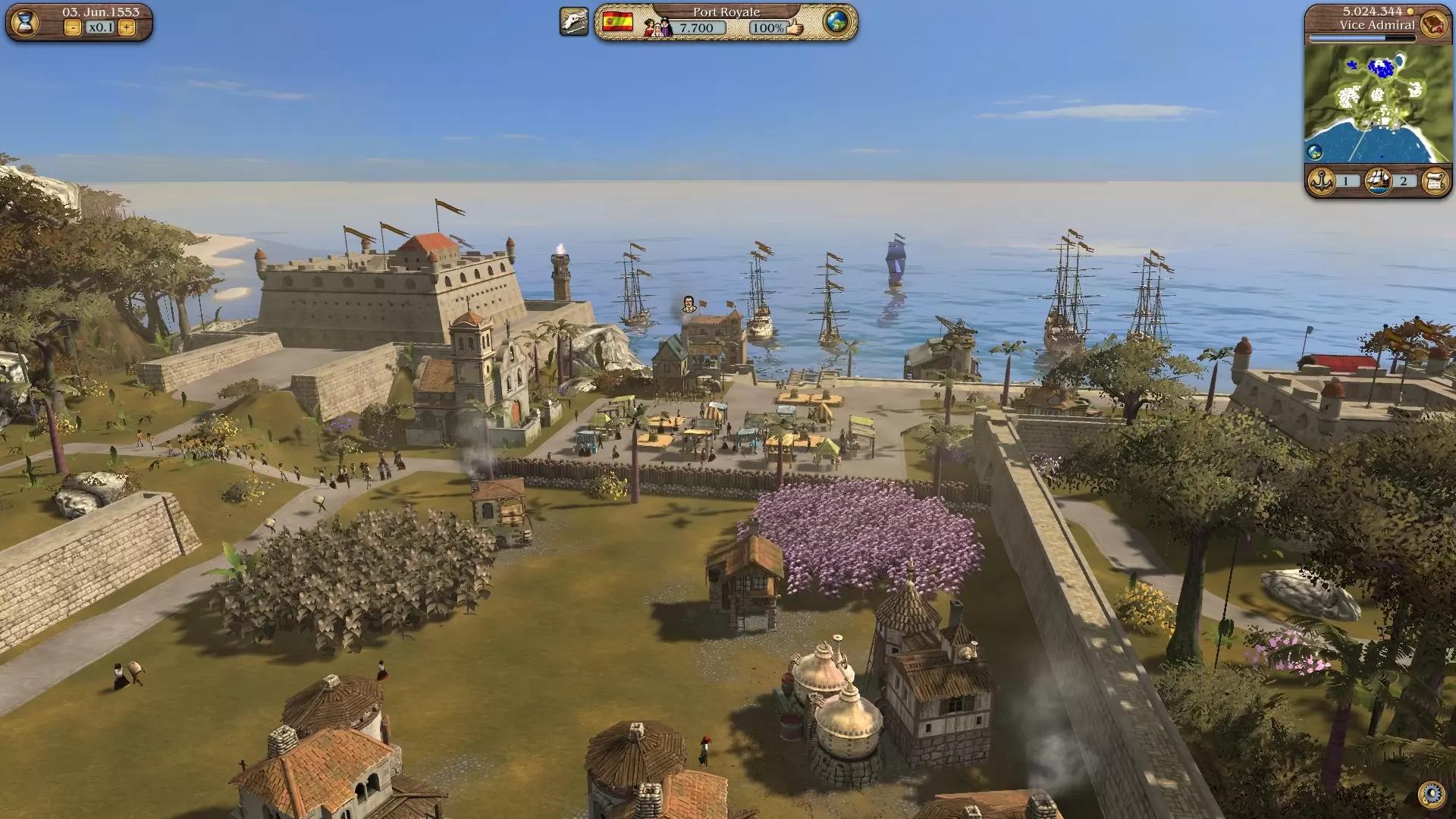Click the hourglass pause icon
This screenshot has height=819, width=1456.
(x=25, y=23)
